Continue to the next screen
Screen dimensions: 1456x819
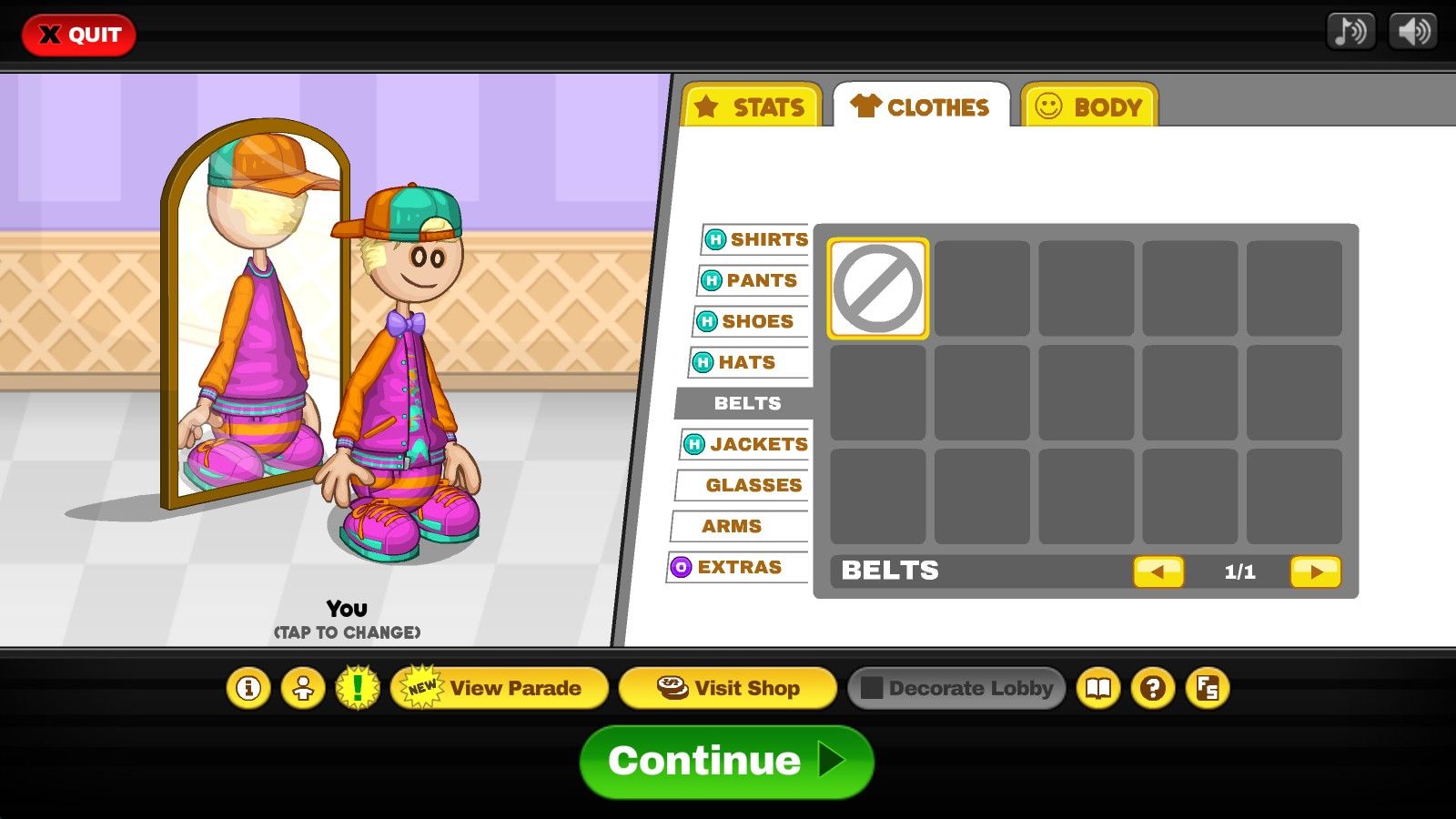pos(726,762)
